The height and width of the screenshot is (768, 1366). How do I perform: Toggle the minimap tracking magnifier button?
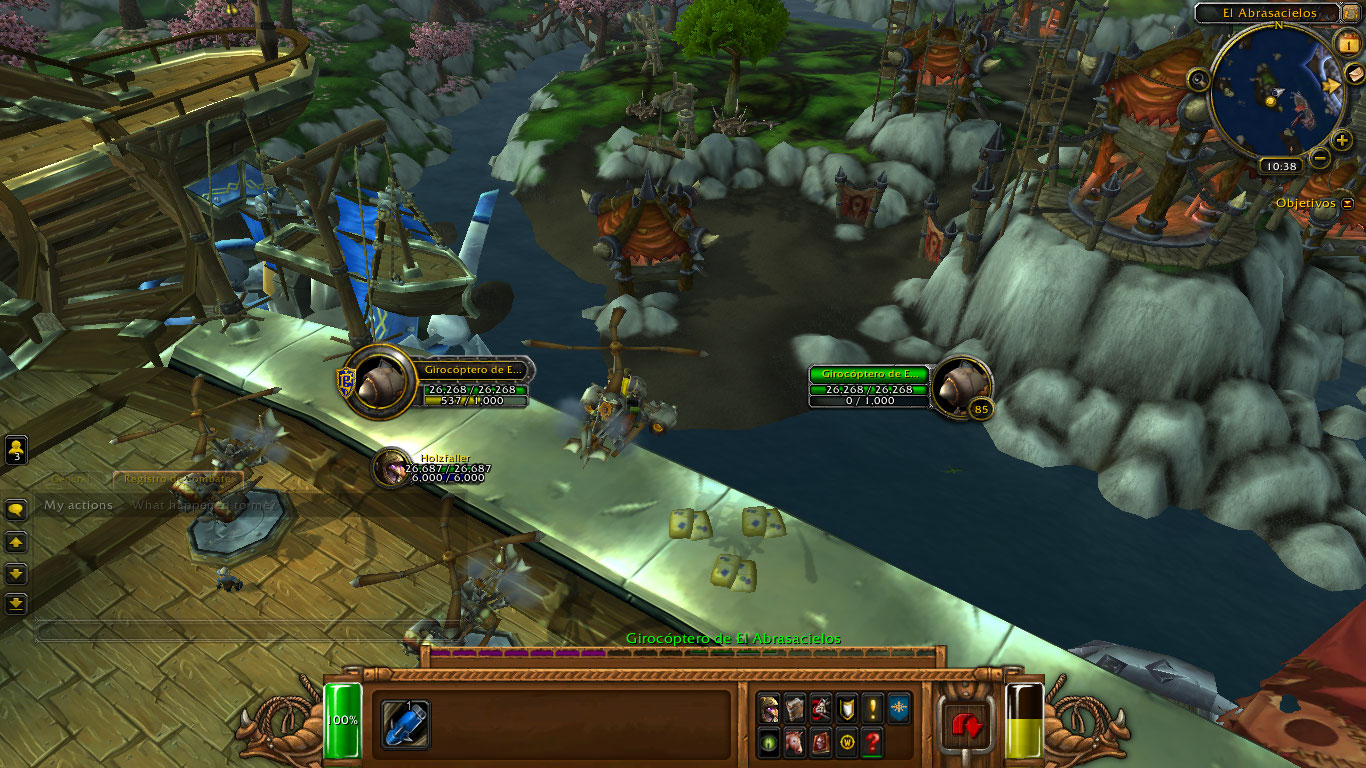[x=1198, y=79]
